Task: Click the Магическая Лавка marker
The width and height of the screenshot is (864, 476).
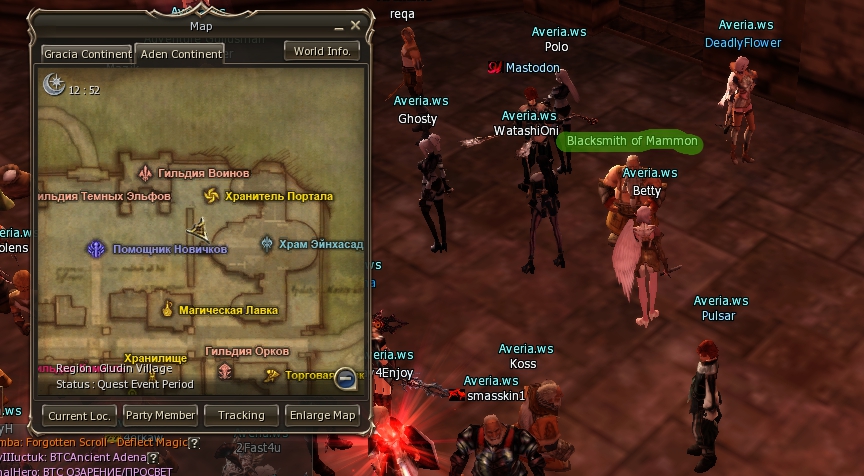Action: (x=168, y=311)
